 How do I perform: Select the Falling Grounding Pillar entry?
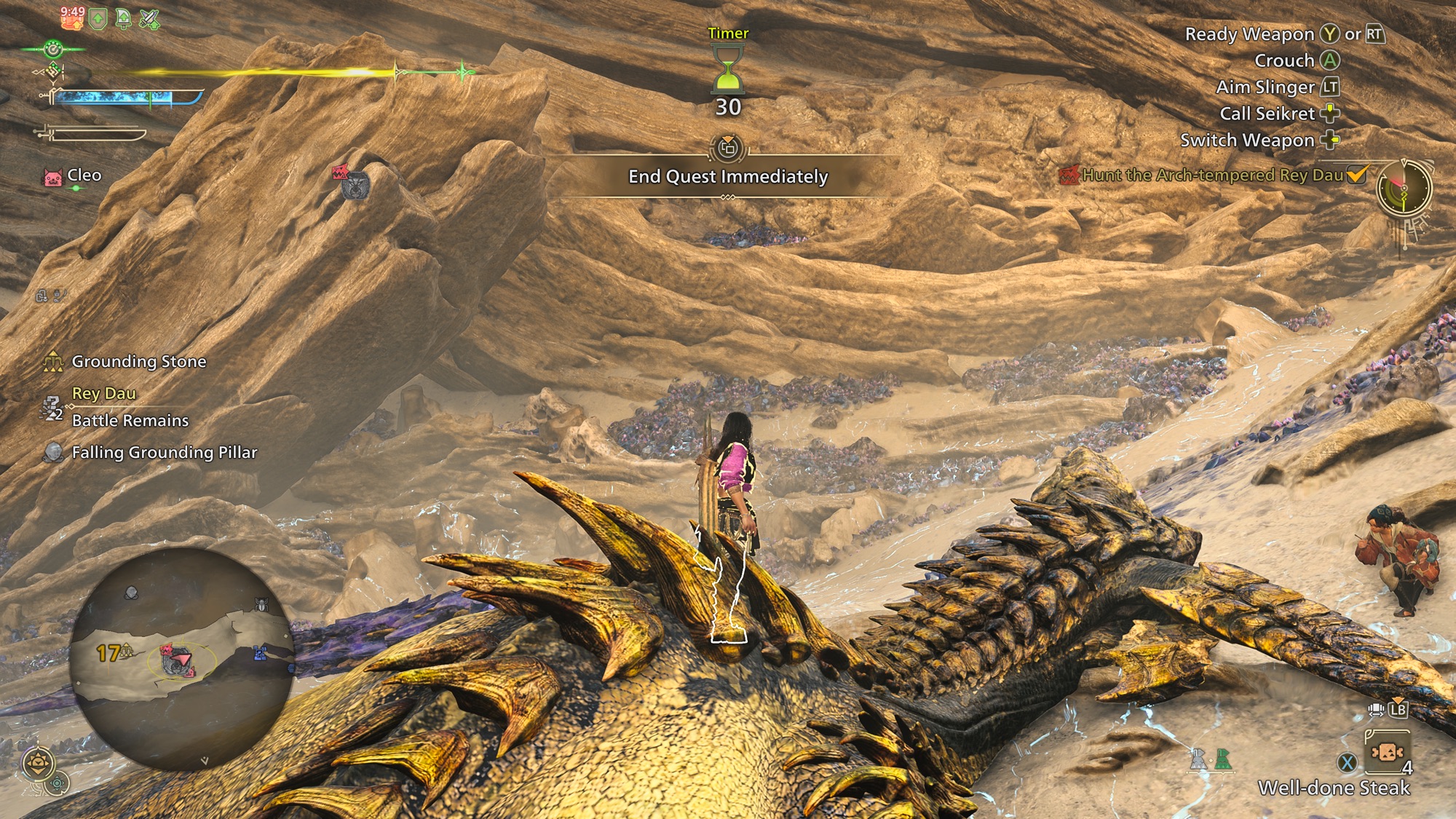(x=164, y=453)
